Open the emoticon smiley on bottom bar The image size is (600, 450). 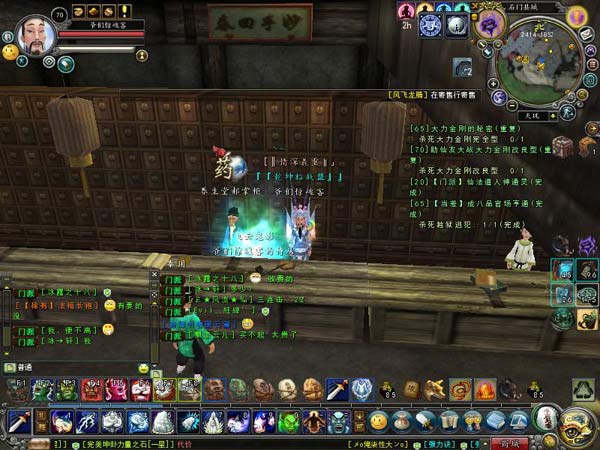[378, 421]
